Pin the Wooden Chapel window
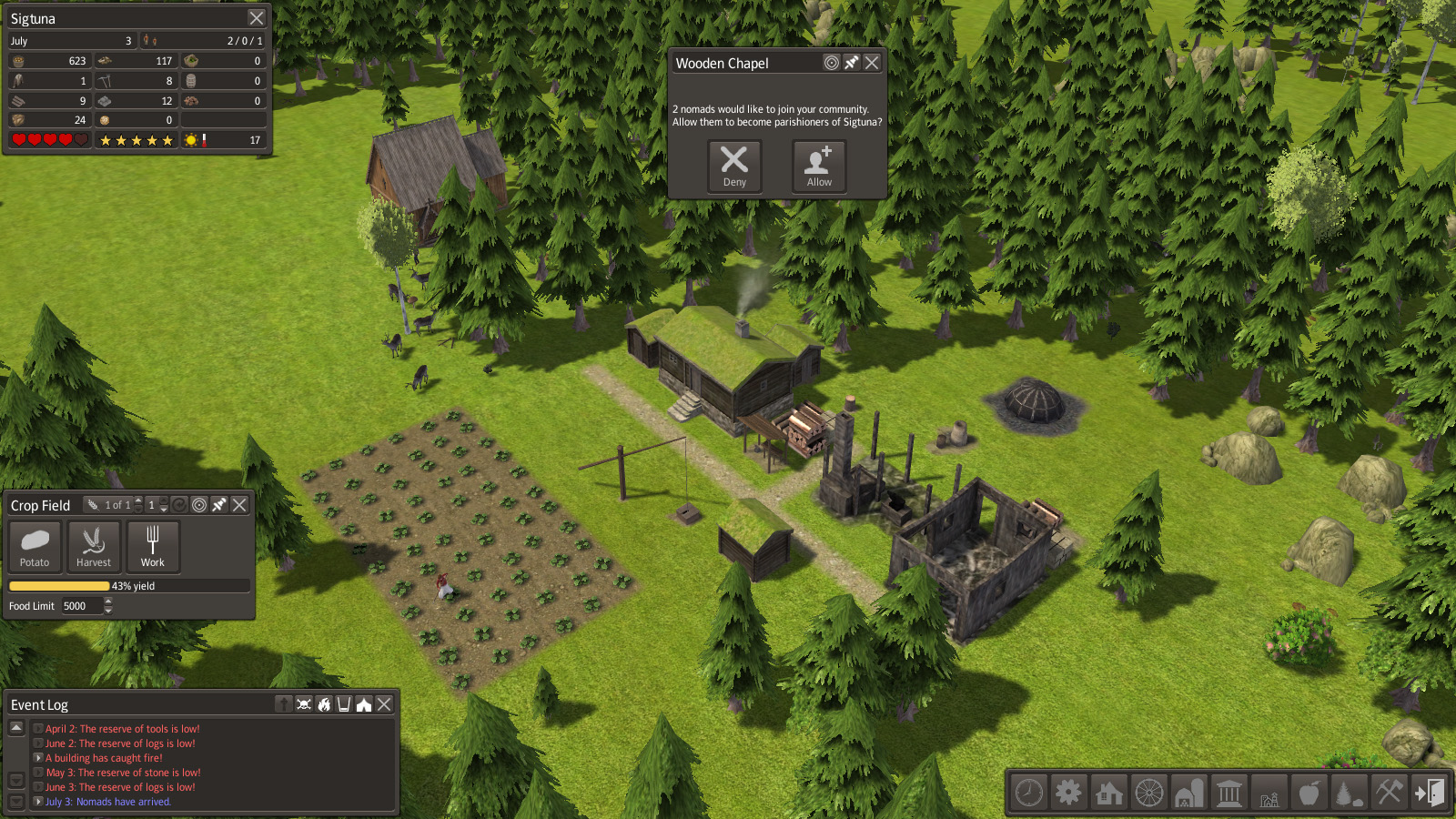Image resolution: width=1456 pixels, height=819 pixels. pos(852,63)
